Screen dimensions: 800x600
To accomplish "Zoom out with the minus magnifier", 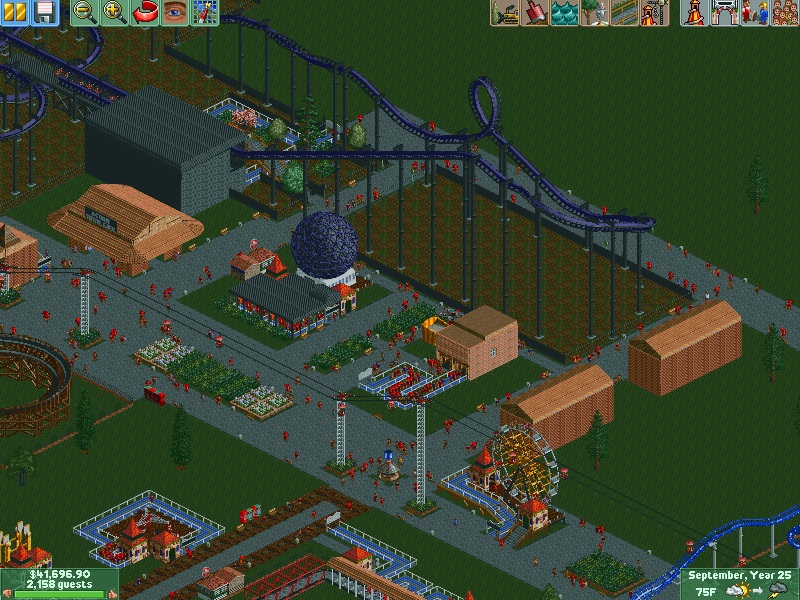I will tap(86, 13).
